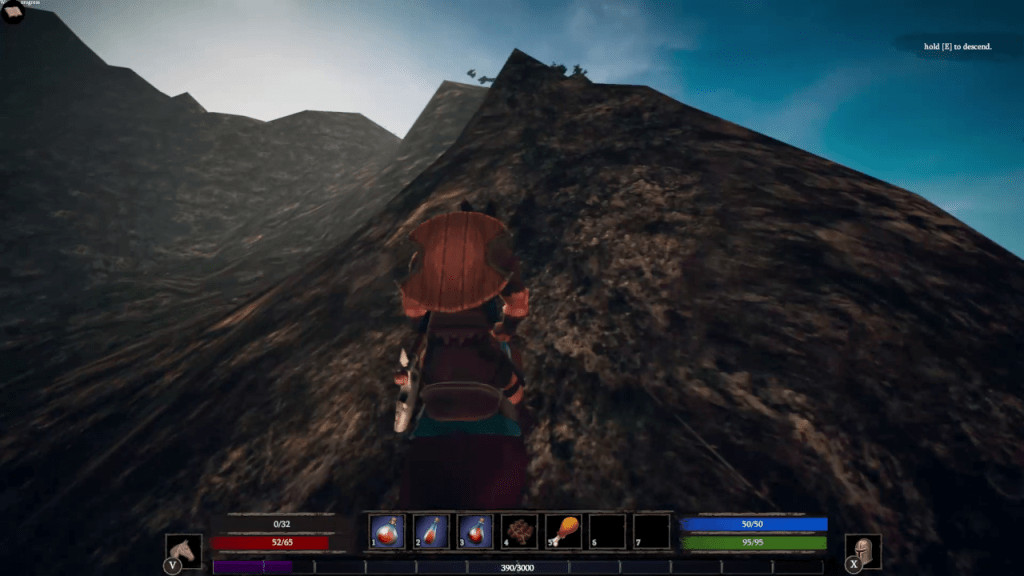Choose the brown raw meat in slot 4
Viewport: 1024px width, 576px height.
[519, 530]
